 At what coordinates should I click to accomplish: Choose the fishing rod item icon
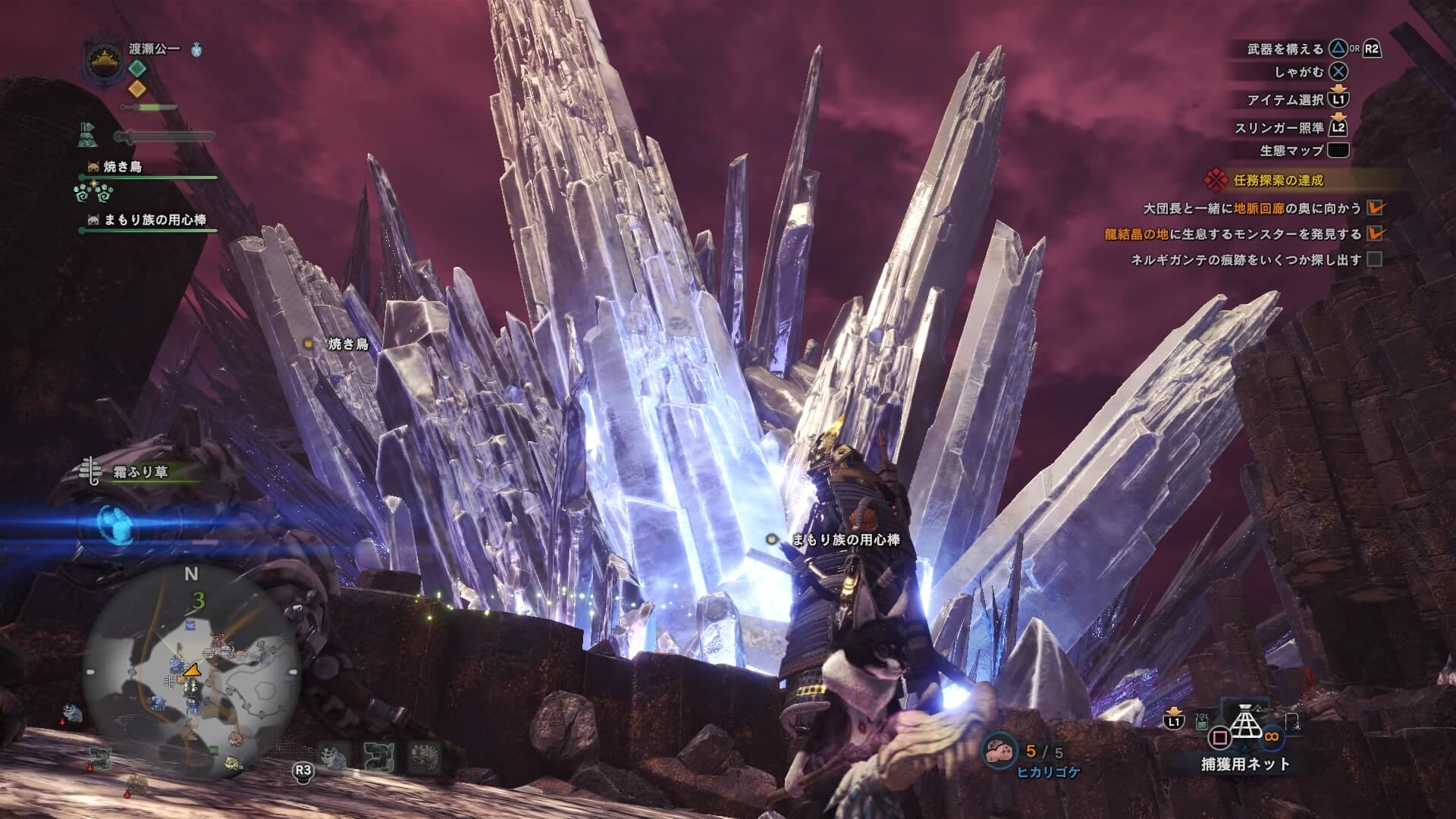(1292, 721)
